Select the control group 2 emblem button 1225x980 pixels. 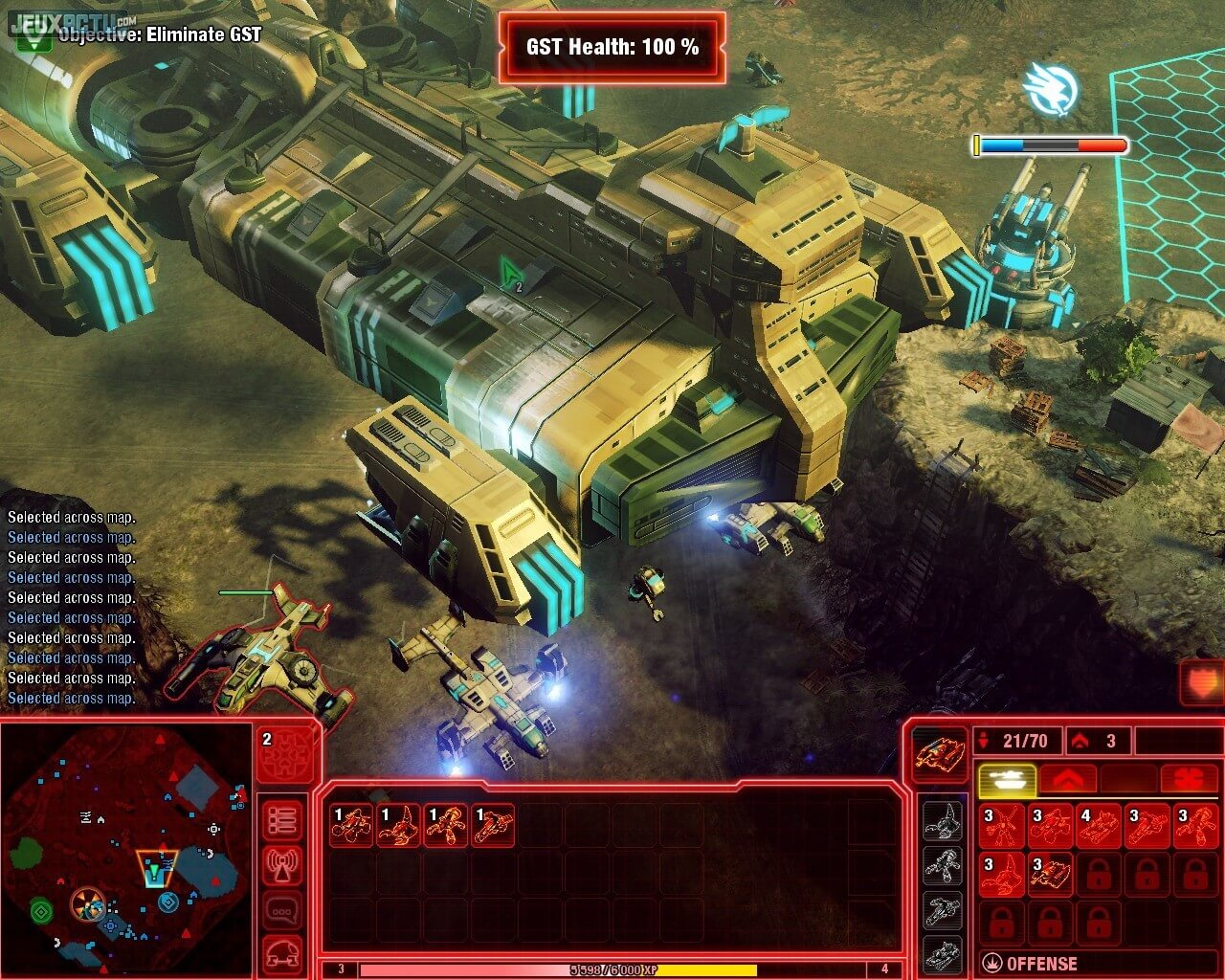(286, 753)
